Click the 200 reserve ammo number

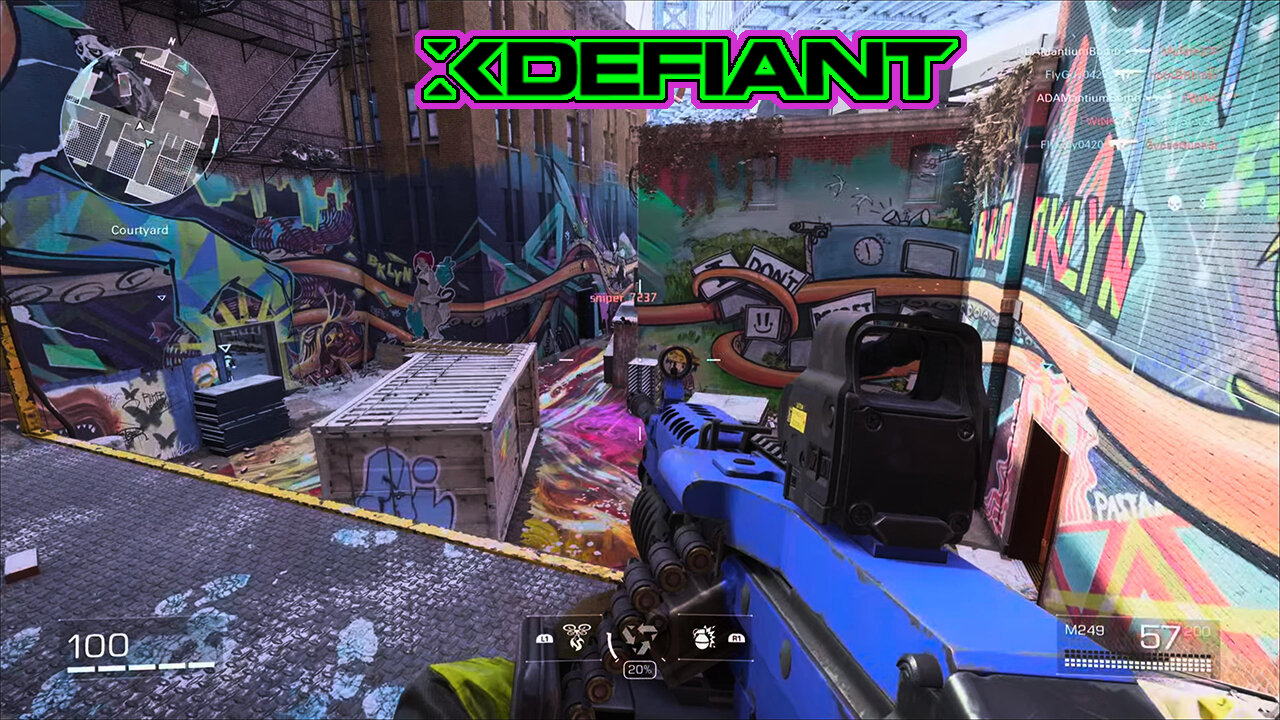point(1197,632)
